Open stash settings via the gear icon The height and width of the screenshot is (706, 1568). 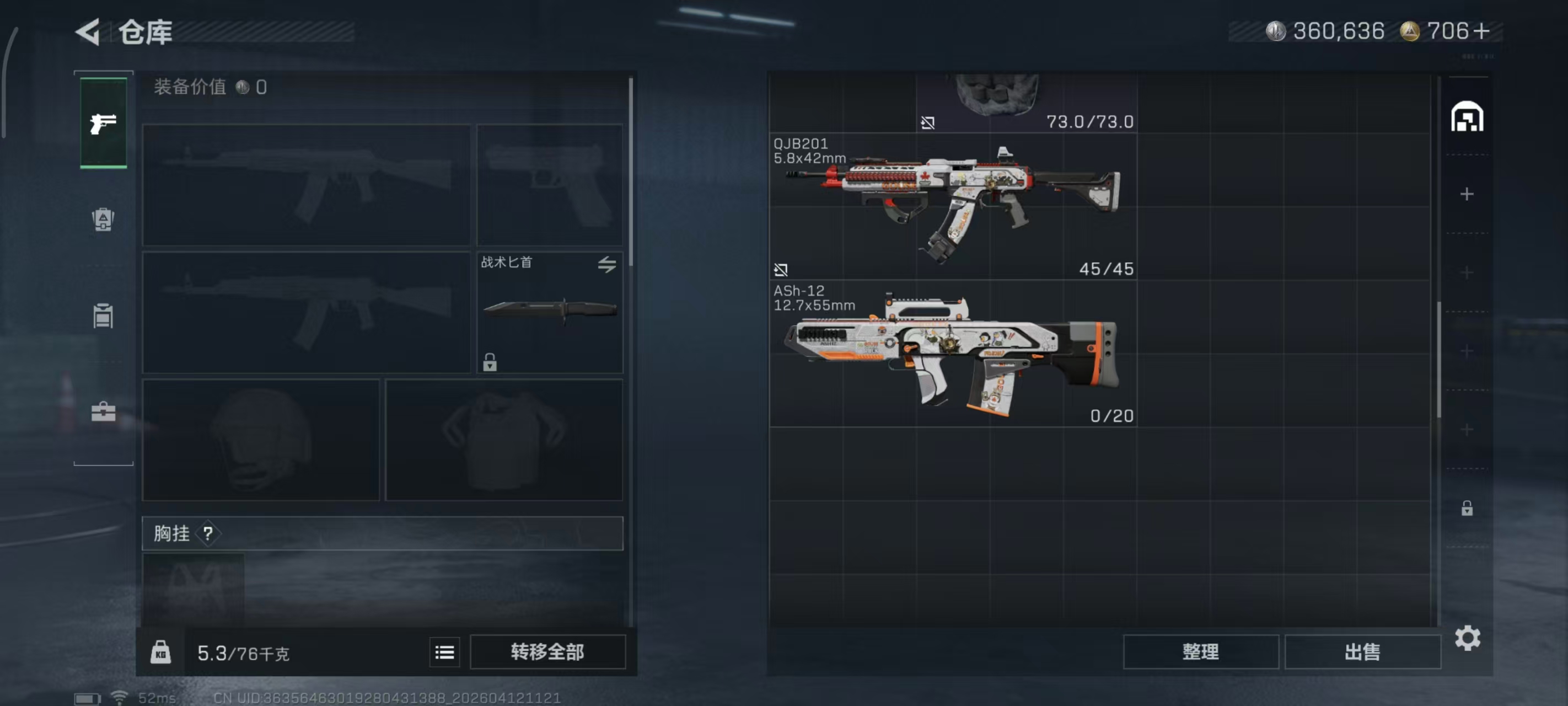[x=1467, y=638]
